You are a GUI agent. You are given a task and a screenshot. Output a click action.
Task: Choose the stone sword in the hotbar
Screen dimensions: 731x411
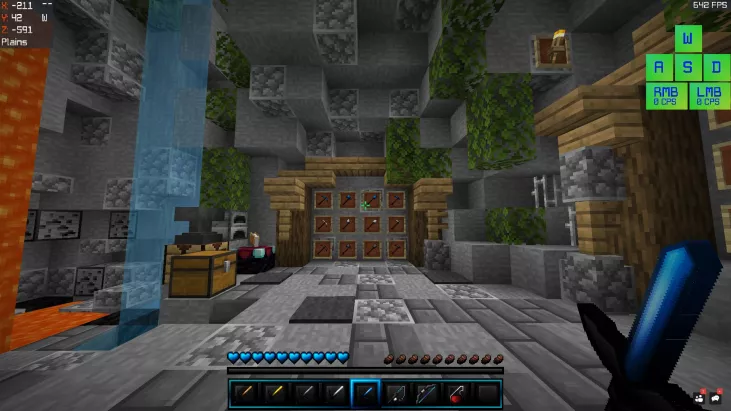[305, 393]
